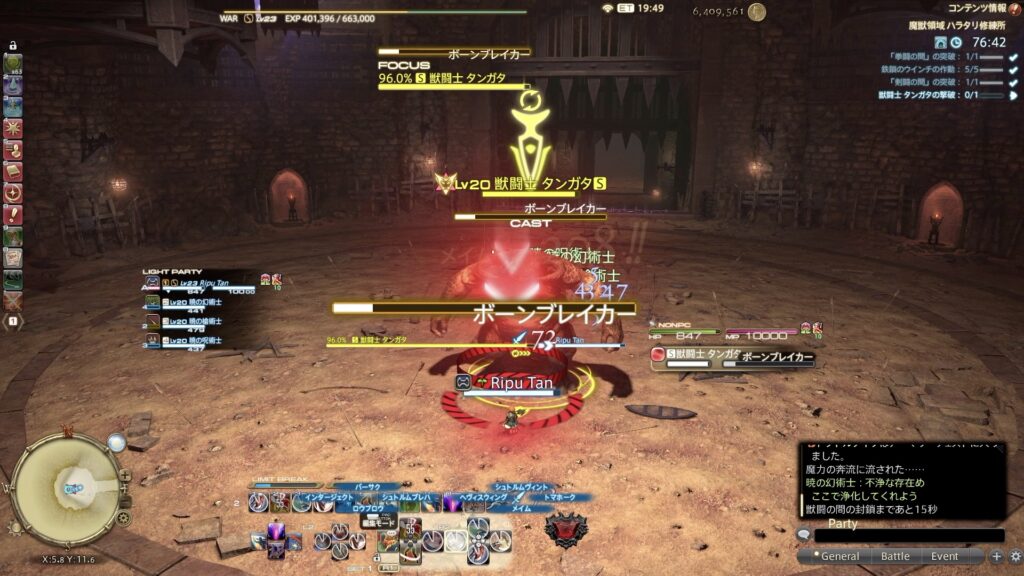The height and width of the screenshot is (576, 1024).
Task: Toggle the hotbar lock padlock icon
Action: [x=13, y=46]
